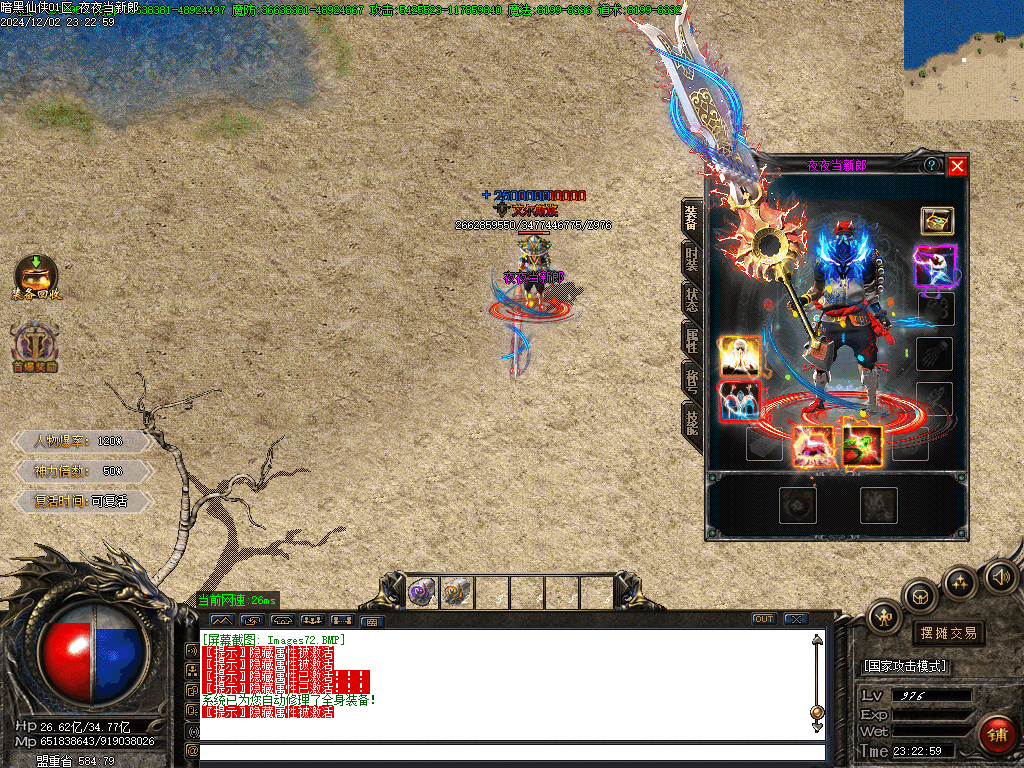Select the praying monk equipment slot
The height and width of the screenshot is (768, 1024).
[740, 355]
